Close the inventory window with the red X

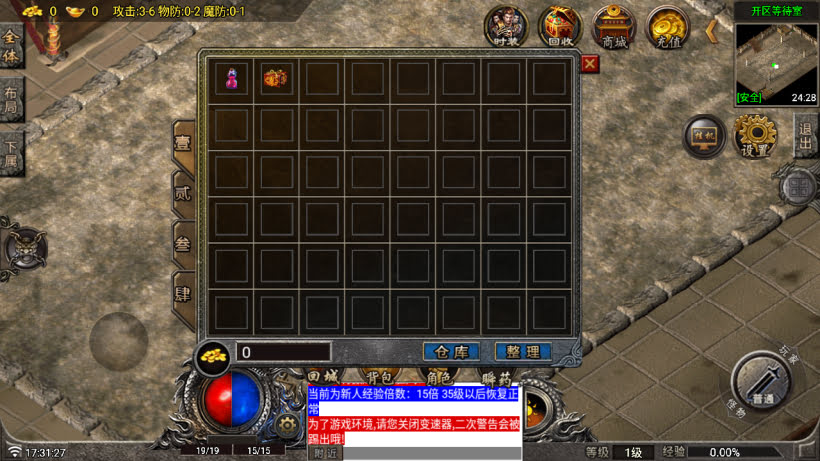coord(590,64)
